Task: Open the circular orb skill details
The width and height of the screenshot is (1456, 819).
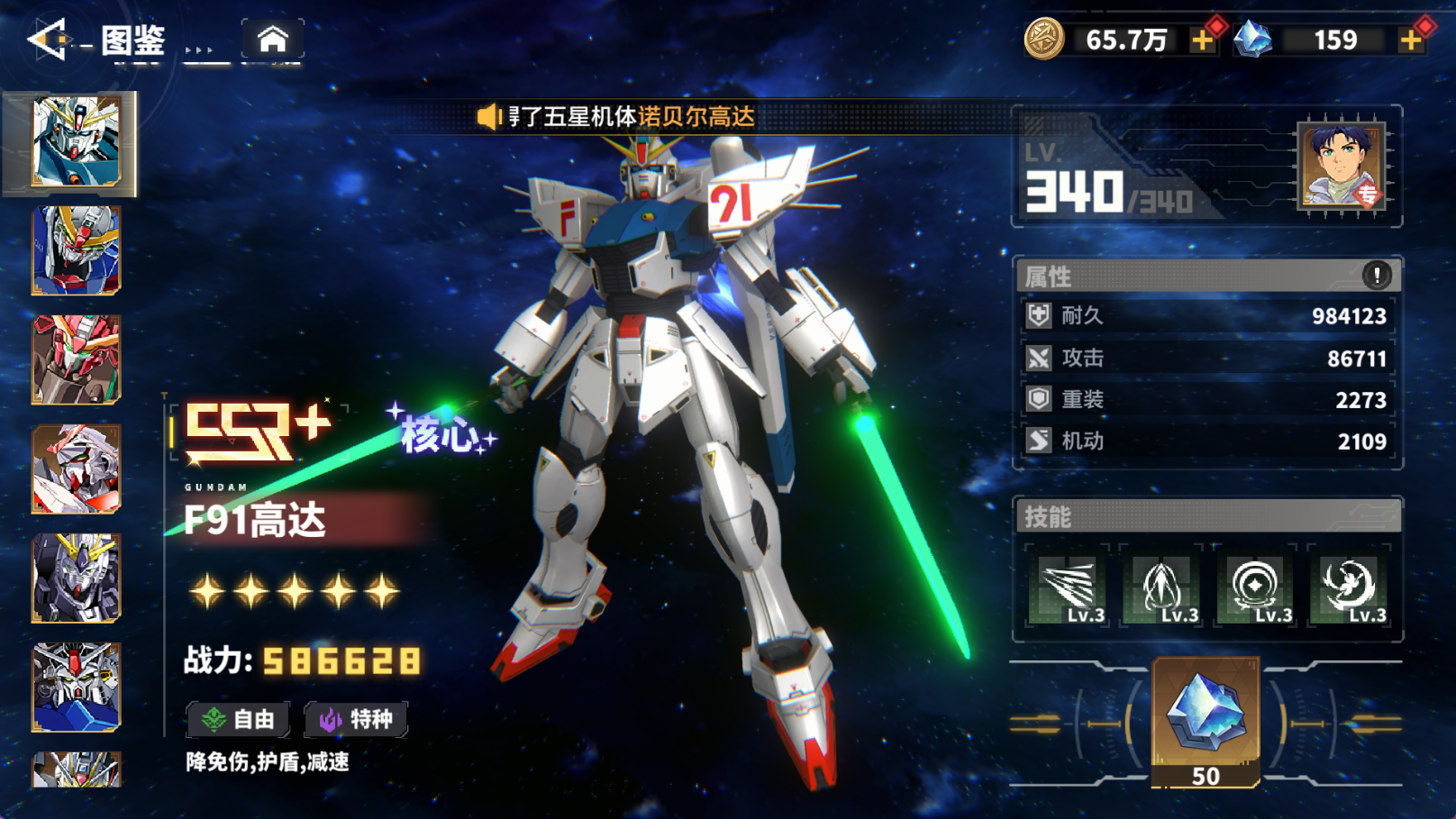Action: [x=1256, y=587]
